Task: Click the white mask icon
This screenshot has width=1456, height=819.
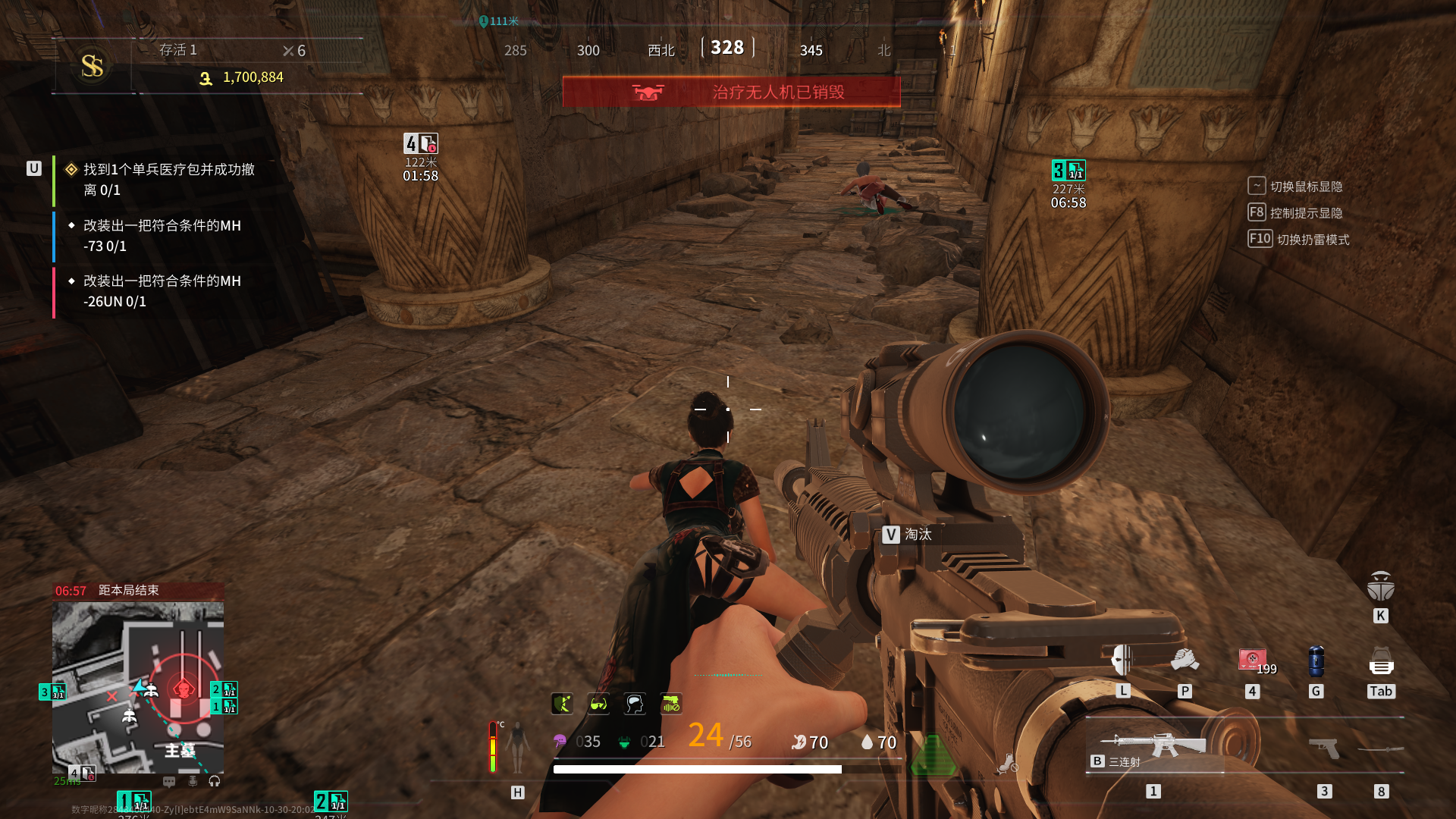Action: click(1122, 660)
